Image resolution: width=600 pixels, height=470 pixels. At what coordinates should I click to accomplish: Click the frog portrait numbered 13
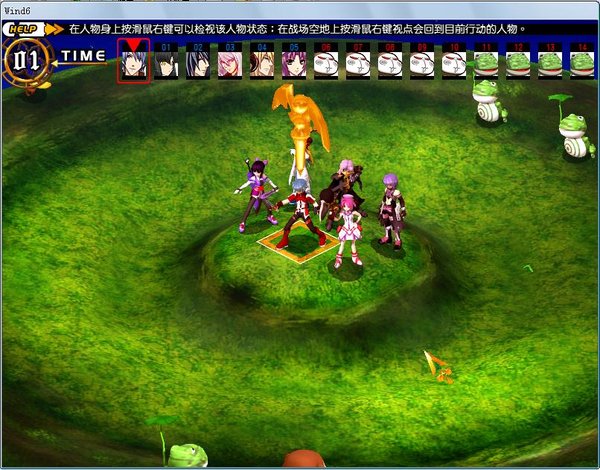[550, 64]
